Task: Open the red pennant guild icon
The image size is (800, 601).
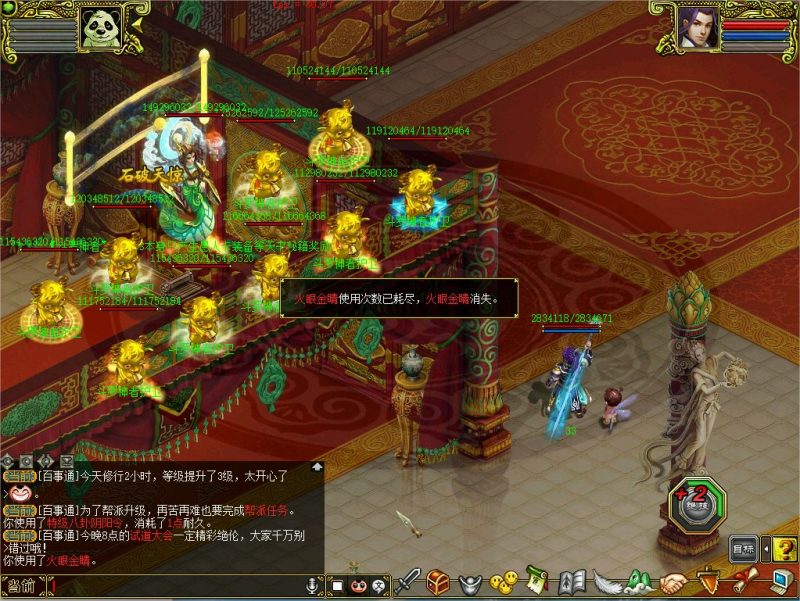Action: coord(709,580)
